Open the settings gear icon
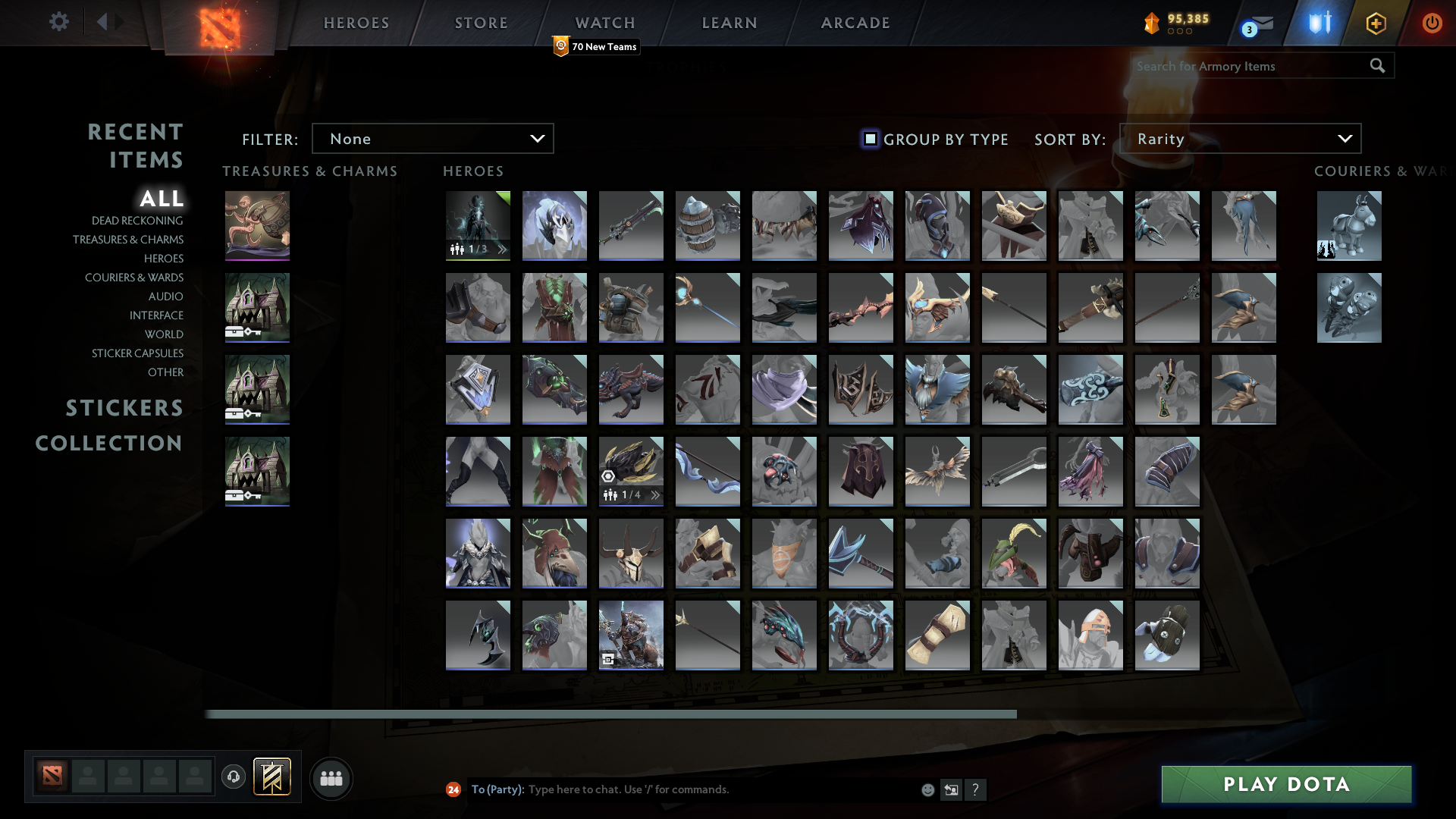Image resolution: width=1456 pixels, height=819 pixels. [59, 22]
